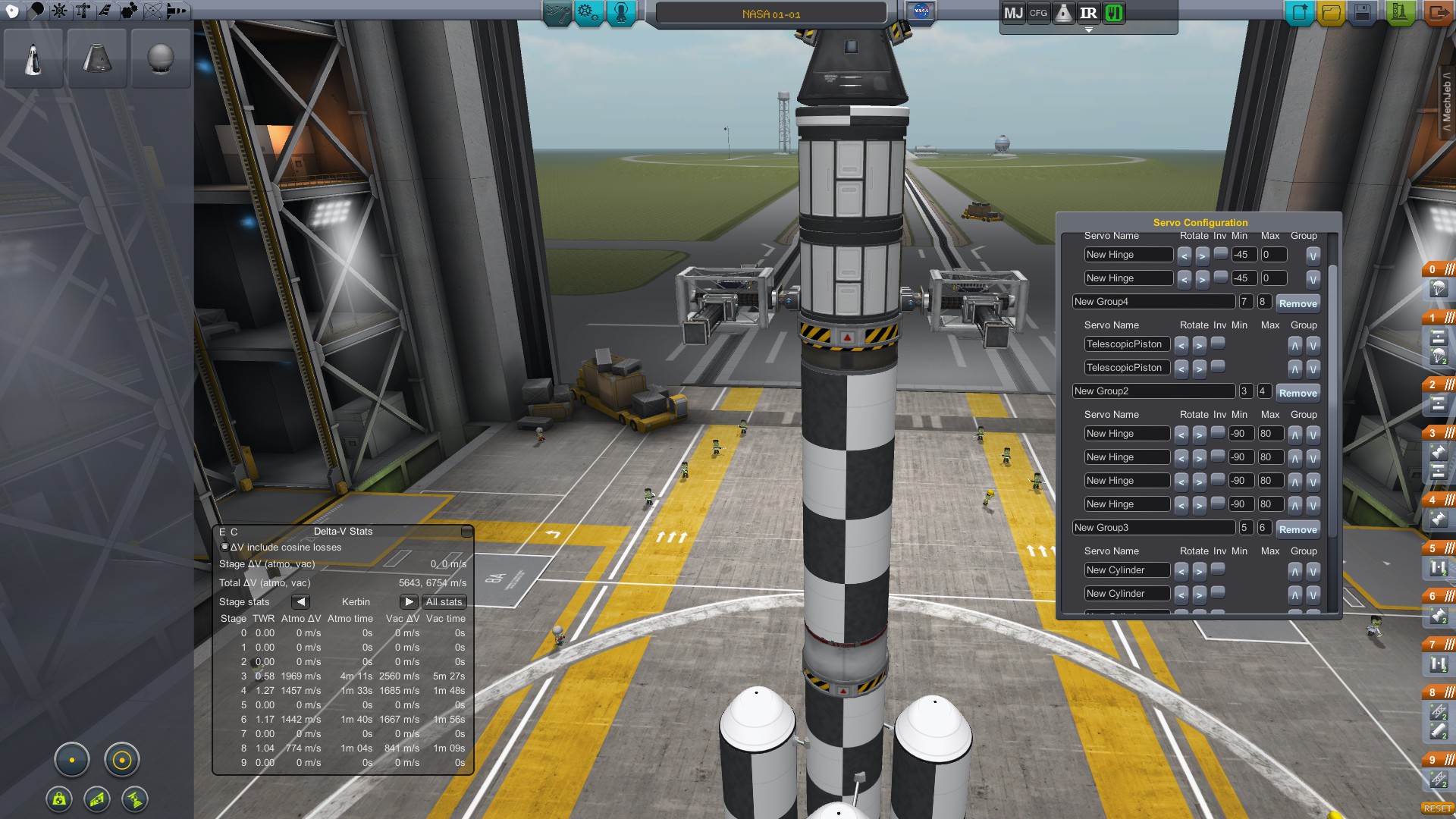Select previous body before Kerbin
Image resolution: width=1456 pixels, height=819 pixels.
point(301,602)
